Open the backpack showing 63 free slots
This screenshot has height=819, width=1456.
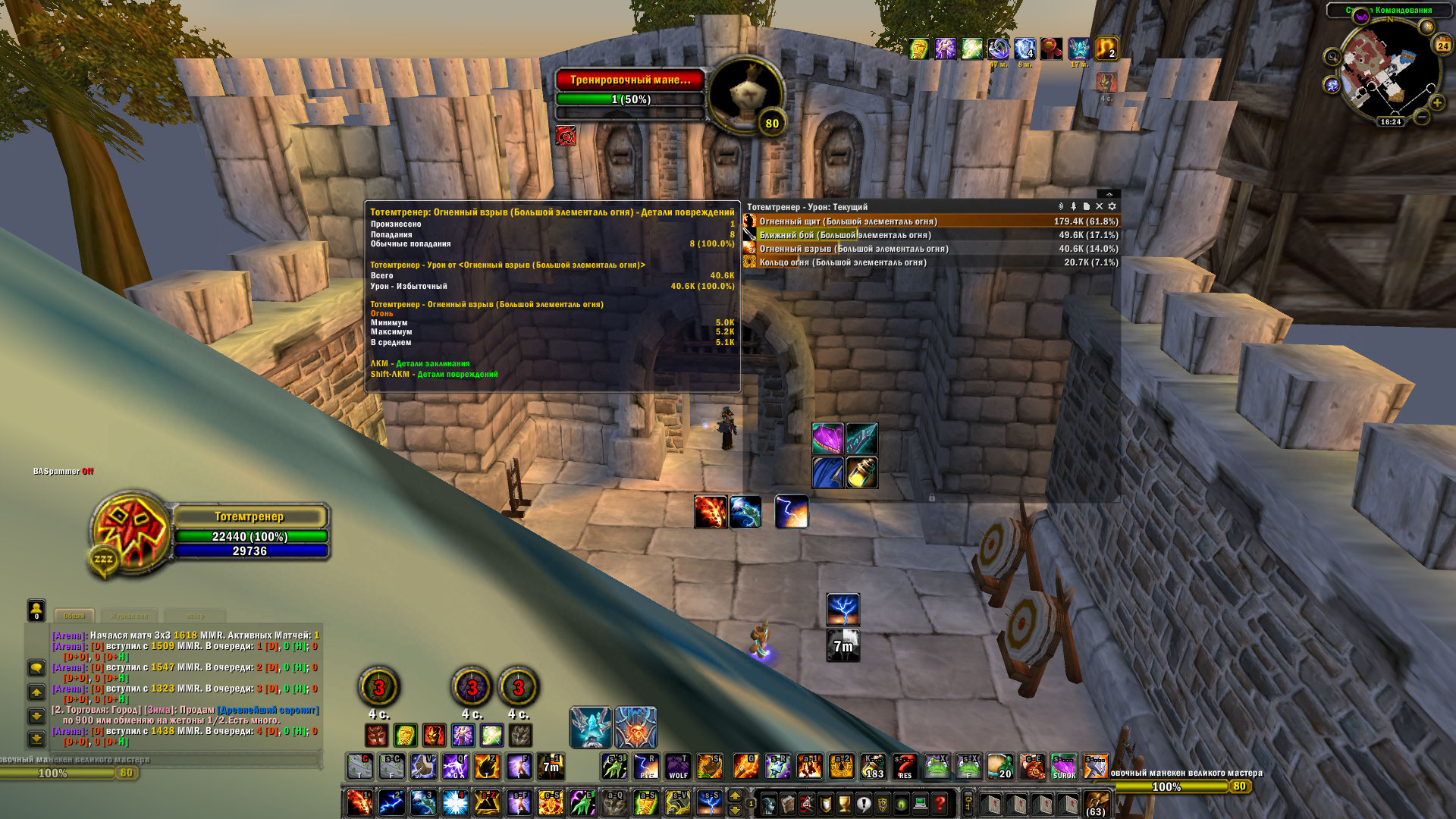1096,803
